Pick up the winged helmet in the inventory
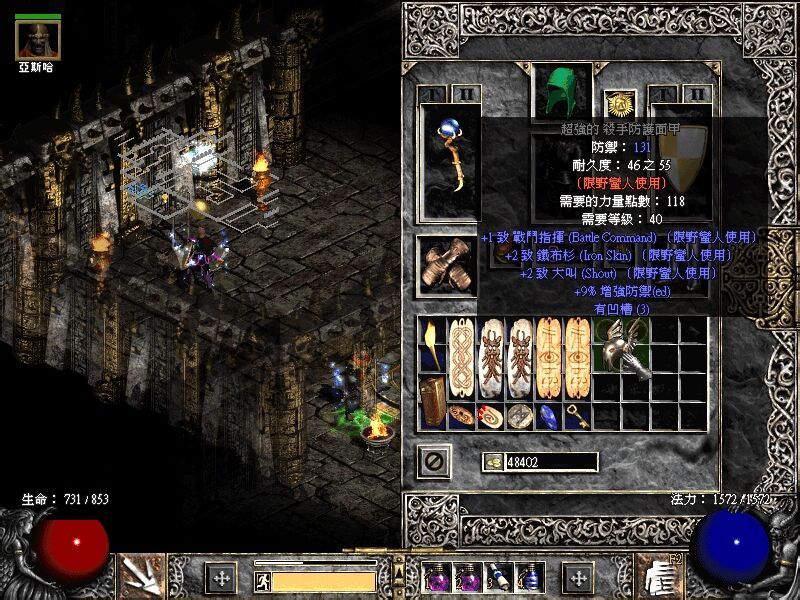This screenshot has height=600, width=800. click(623, 350)
